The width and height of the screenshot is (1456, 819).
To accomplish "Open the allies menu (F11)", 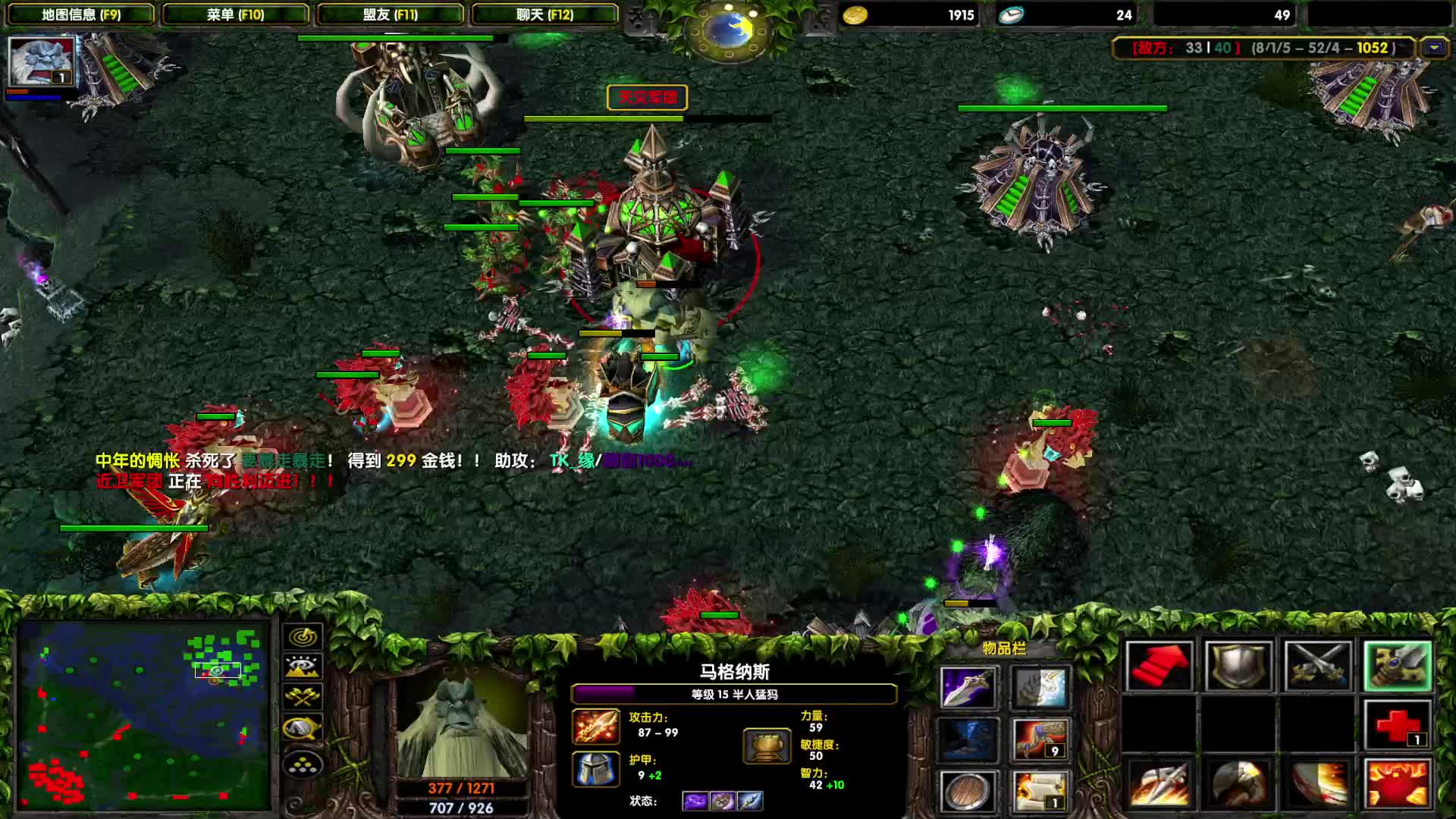I will [x=390, y=14].
